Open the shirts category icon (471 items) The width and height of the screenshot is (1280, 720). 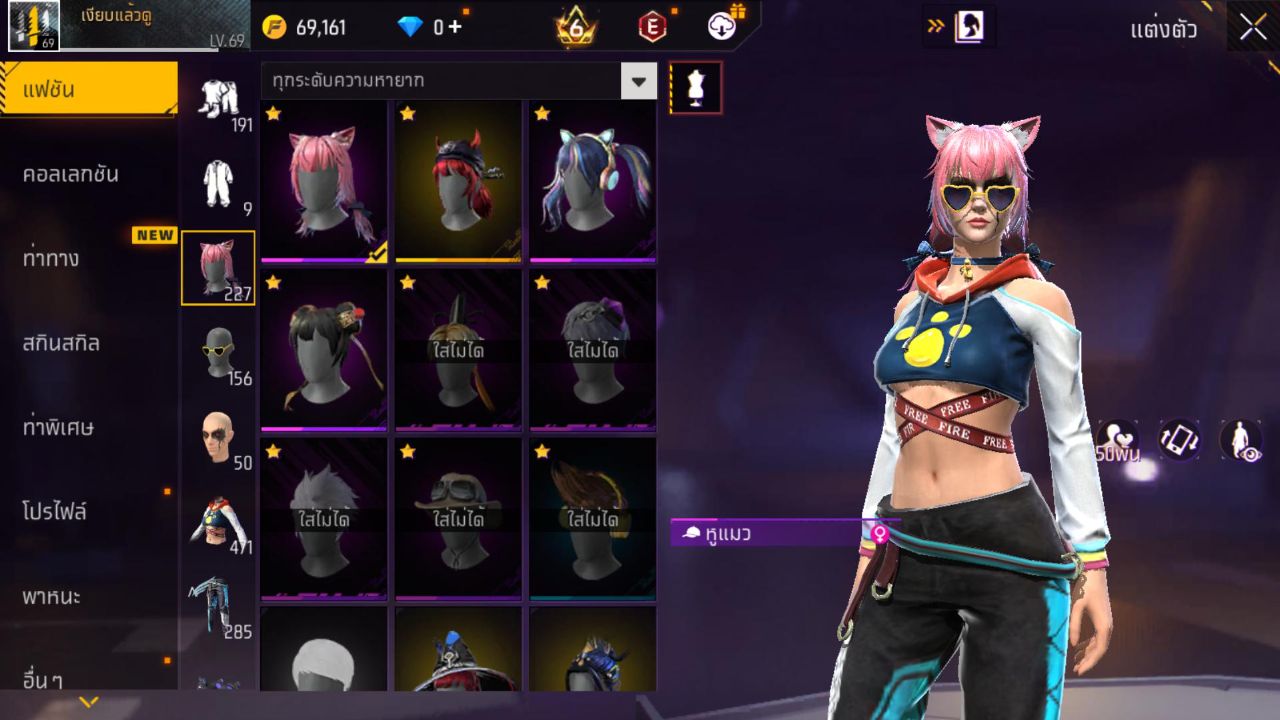pos(219,520)
